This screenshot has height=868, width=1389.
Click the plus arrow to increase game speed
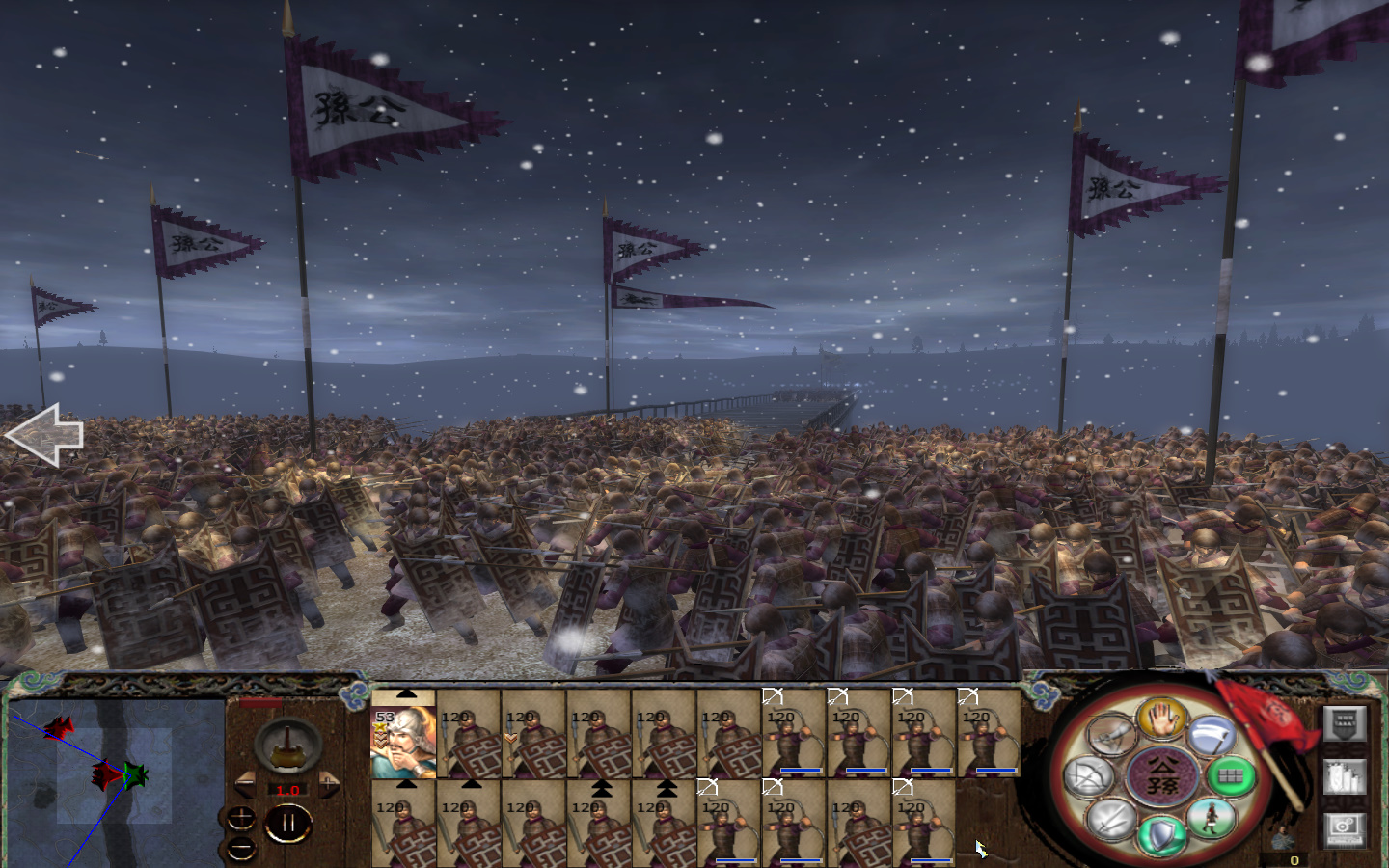tap(329, 785)
